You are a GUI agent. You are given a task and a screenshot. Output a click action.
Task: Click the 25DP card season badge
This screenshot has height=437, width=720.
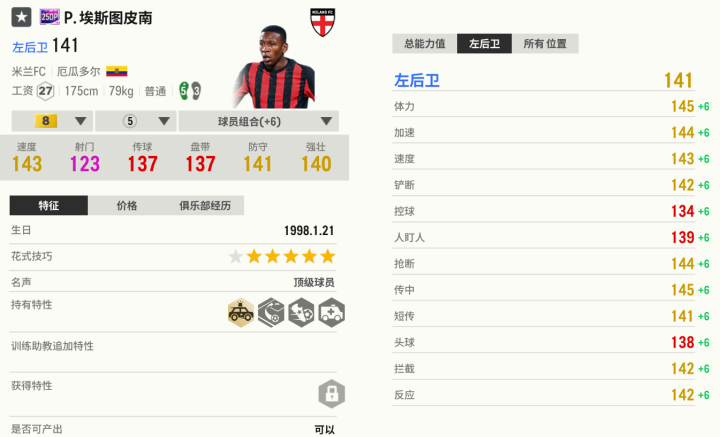click(x=49, y=18)
